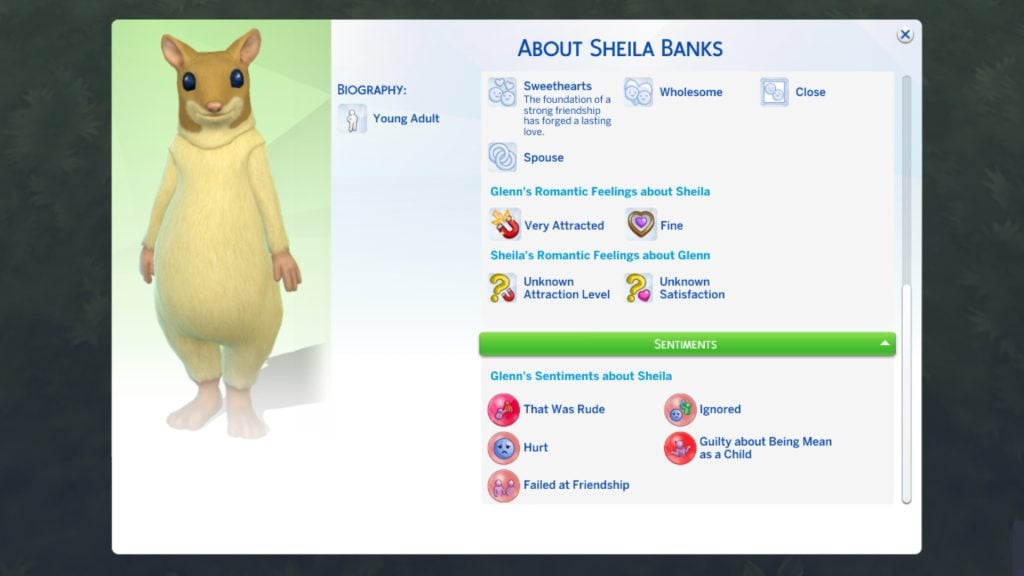
Task: Select the That Was Rude sentiment
Action: pos(504,409)
